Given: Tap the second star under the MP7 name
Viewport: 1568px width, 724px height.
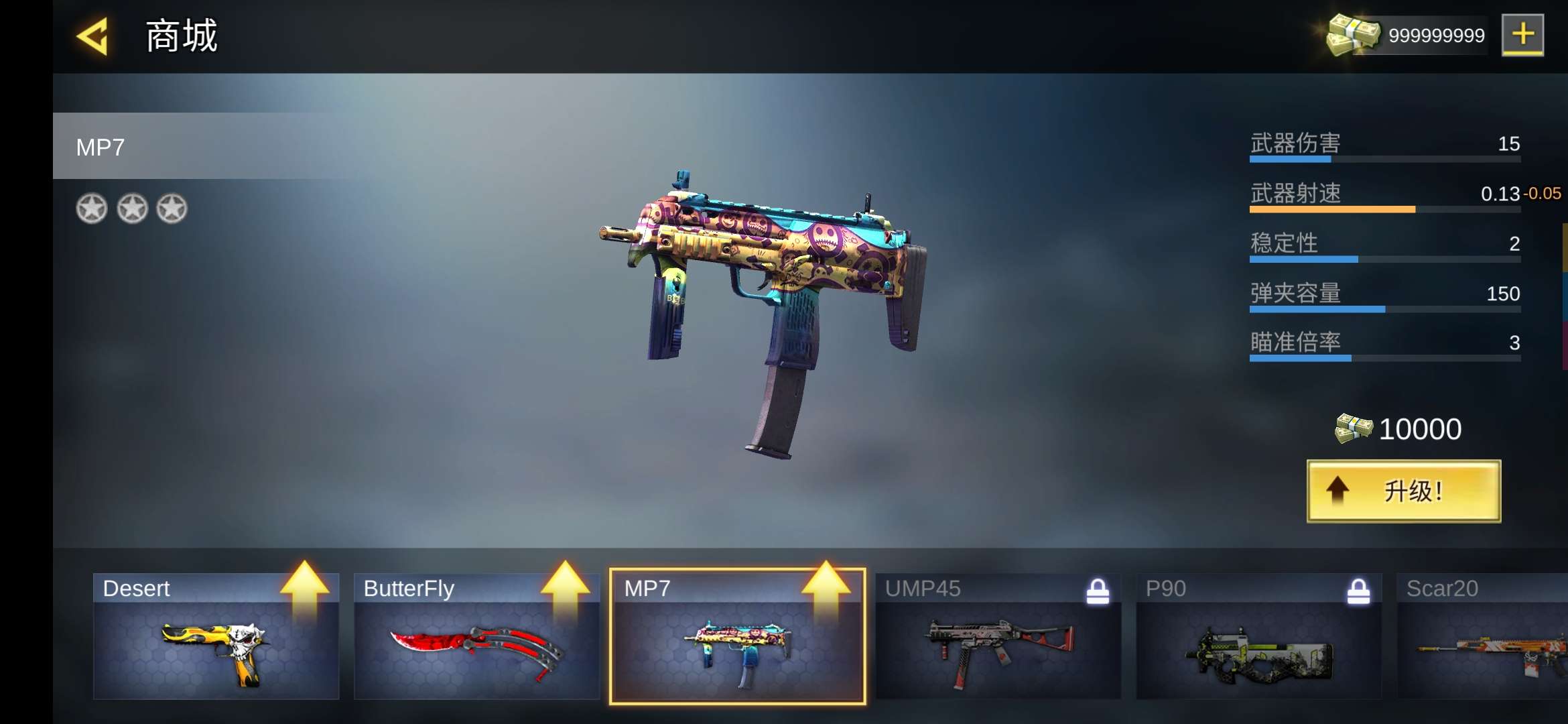Looking at the screenshot, I should pyautogui.click(x=133, y=207).
